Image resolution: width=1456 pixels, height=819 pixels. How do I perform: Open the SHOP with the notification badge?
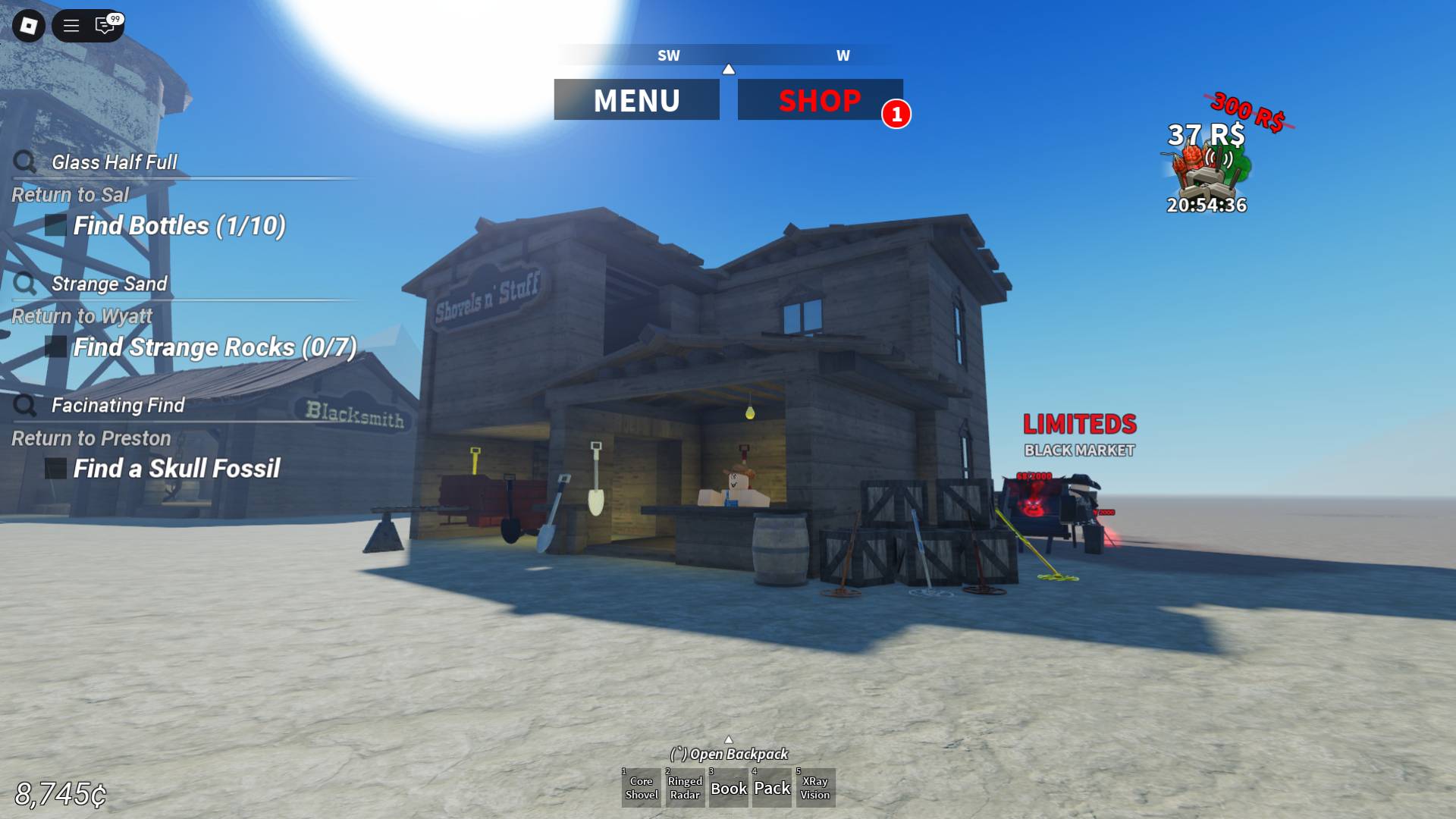click(820, 99)
